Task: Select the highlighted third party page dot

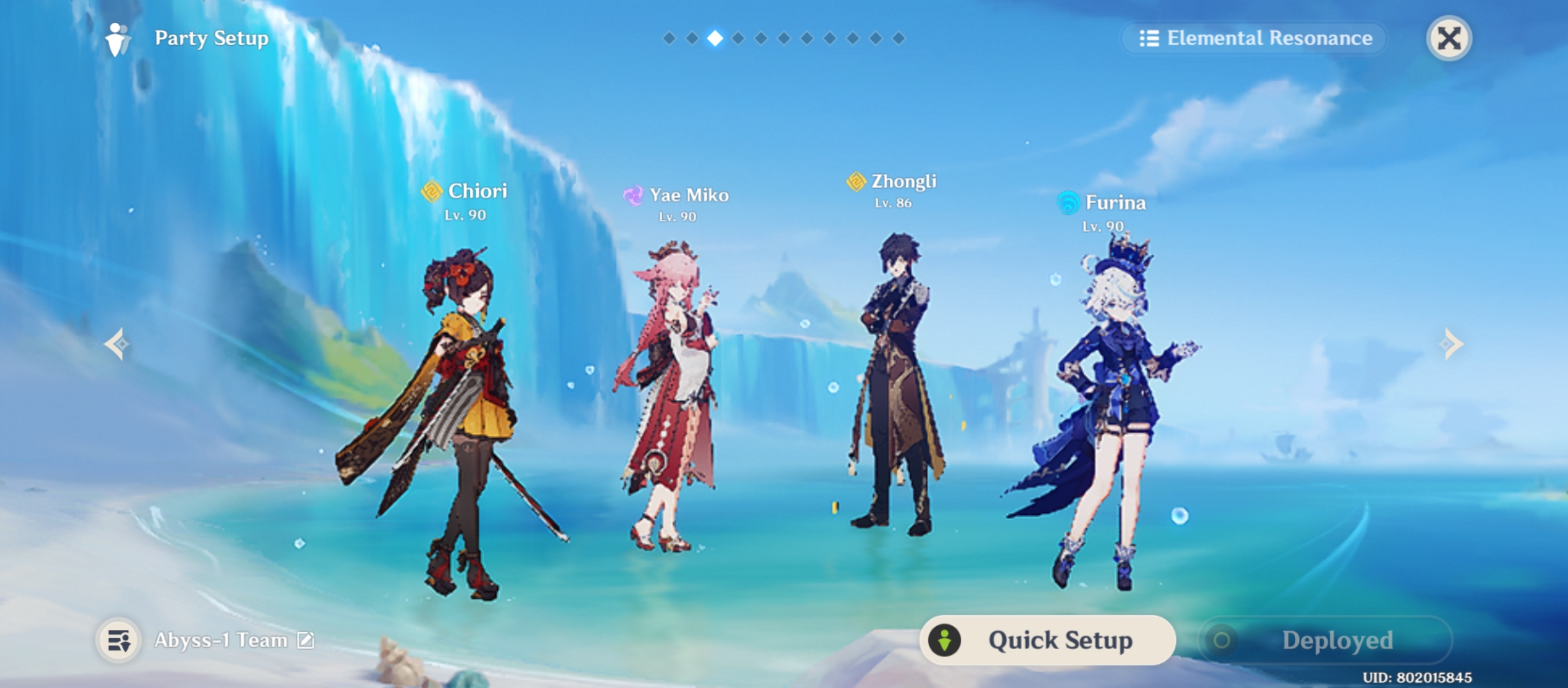Action: tap(716, 38)
